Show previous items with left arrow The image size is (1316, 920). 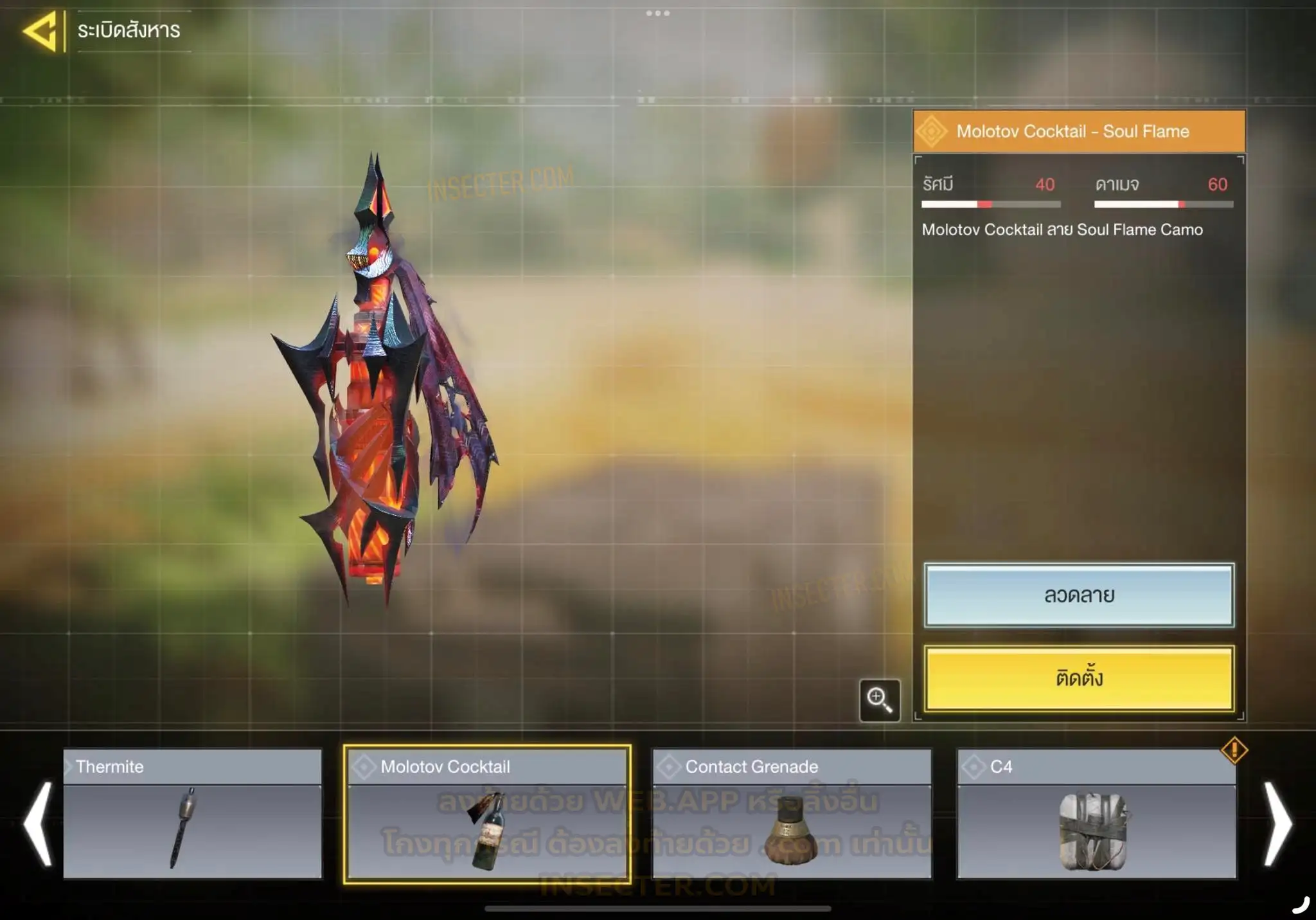click(37, 823)
